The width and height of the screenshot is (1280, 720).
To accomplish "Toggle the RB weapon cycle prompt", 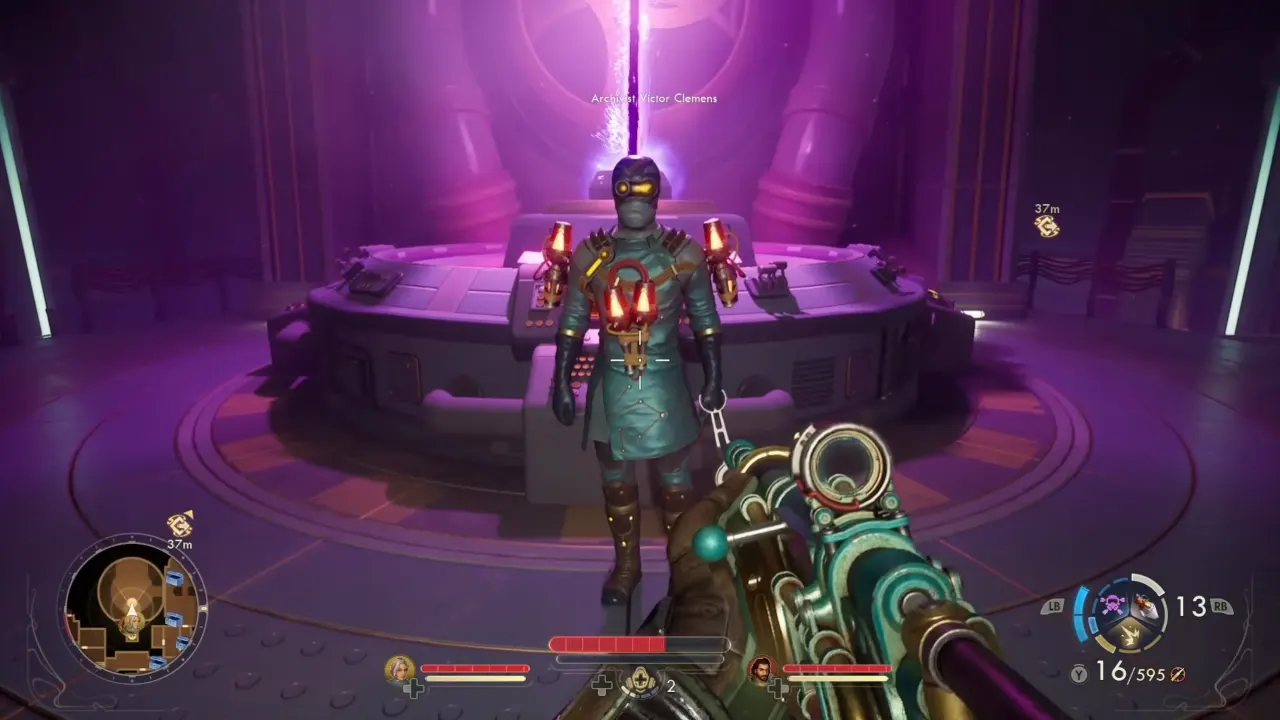I will pyautogui.click(x=1220, y=606).
